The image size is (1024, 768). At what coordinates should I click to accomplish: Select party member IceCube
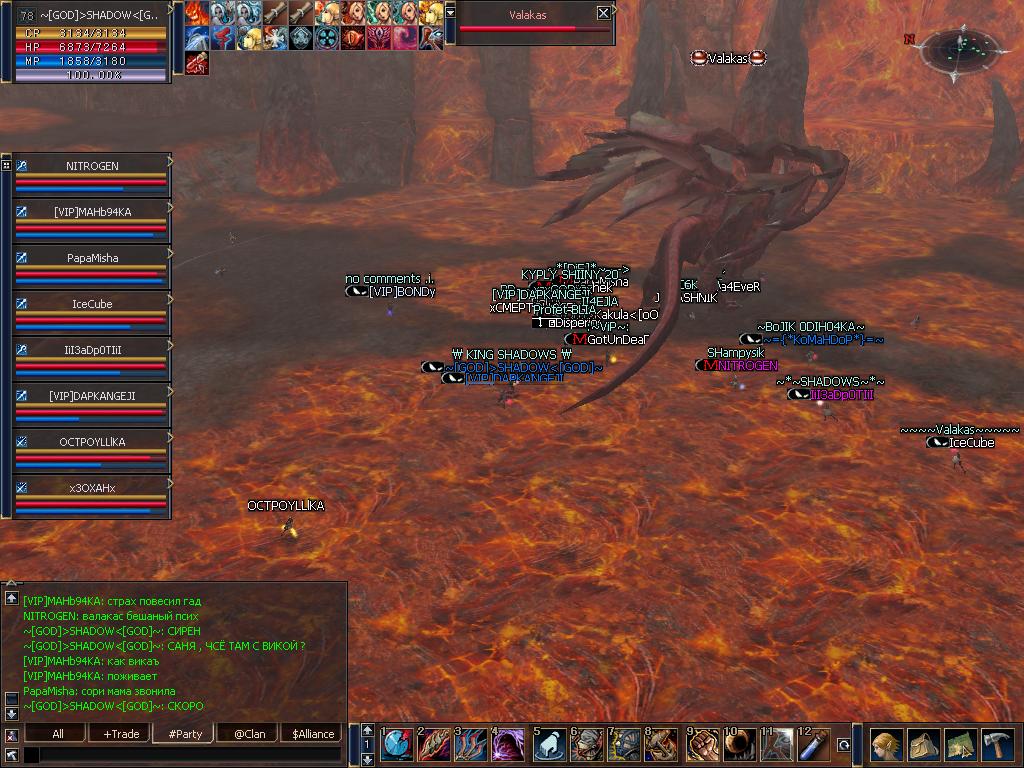point(92,304)
